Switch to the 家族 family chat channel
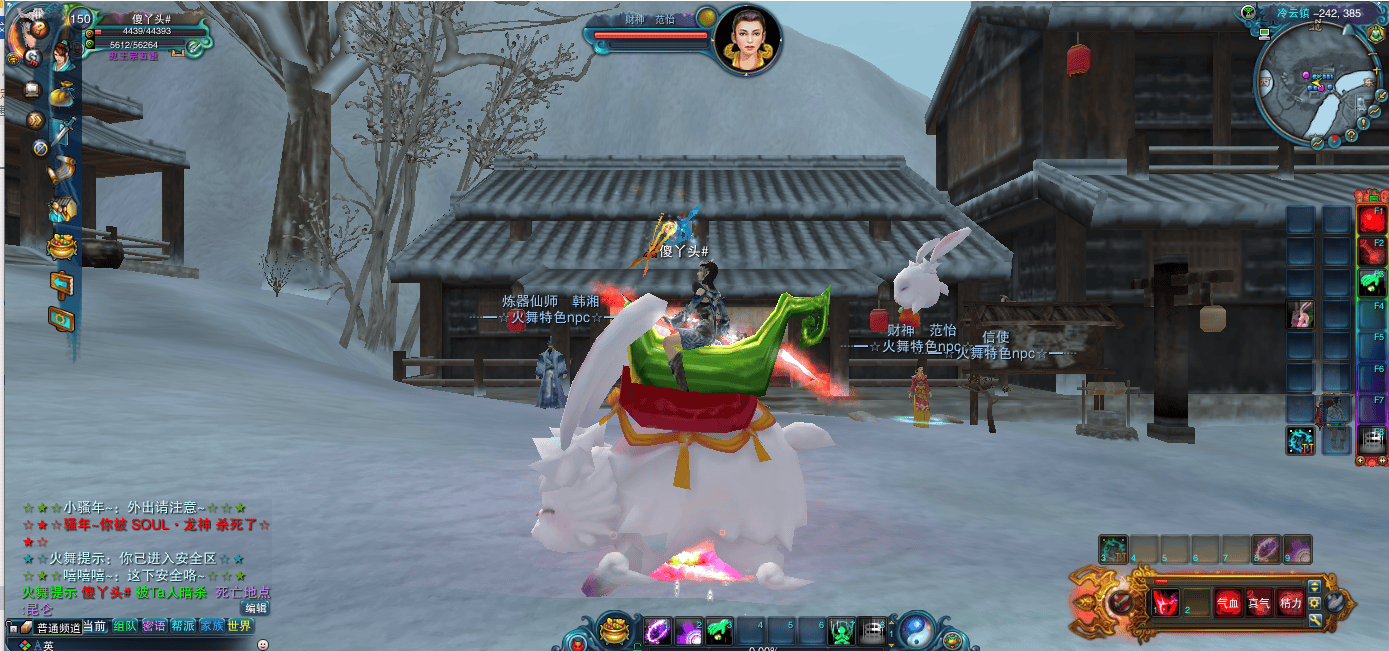The height and width of the screenshot is (651, 1389). point(212,627)
